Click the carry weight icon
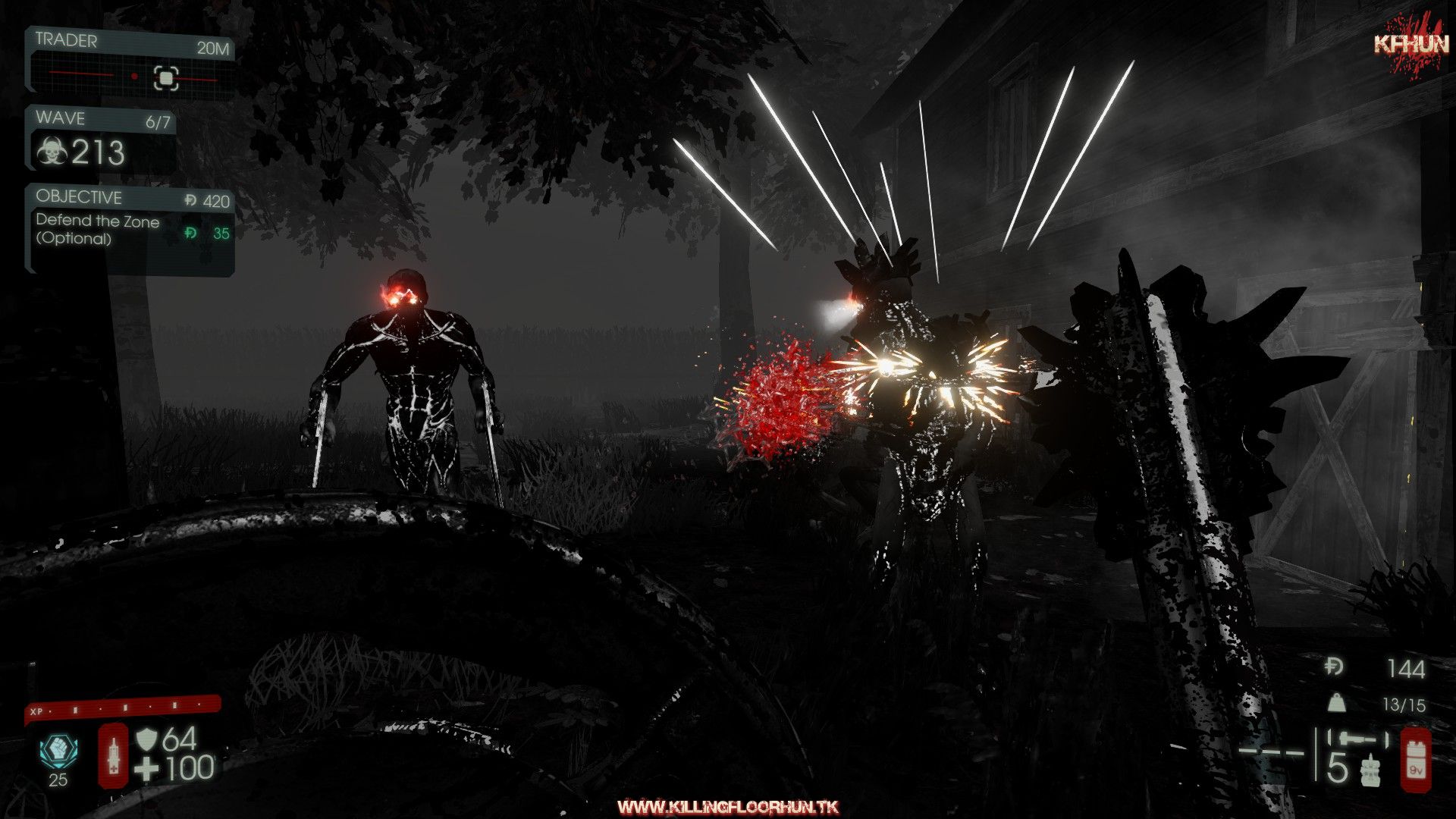 pos(1336,703)
